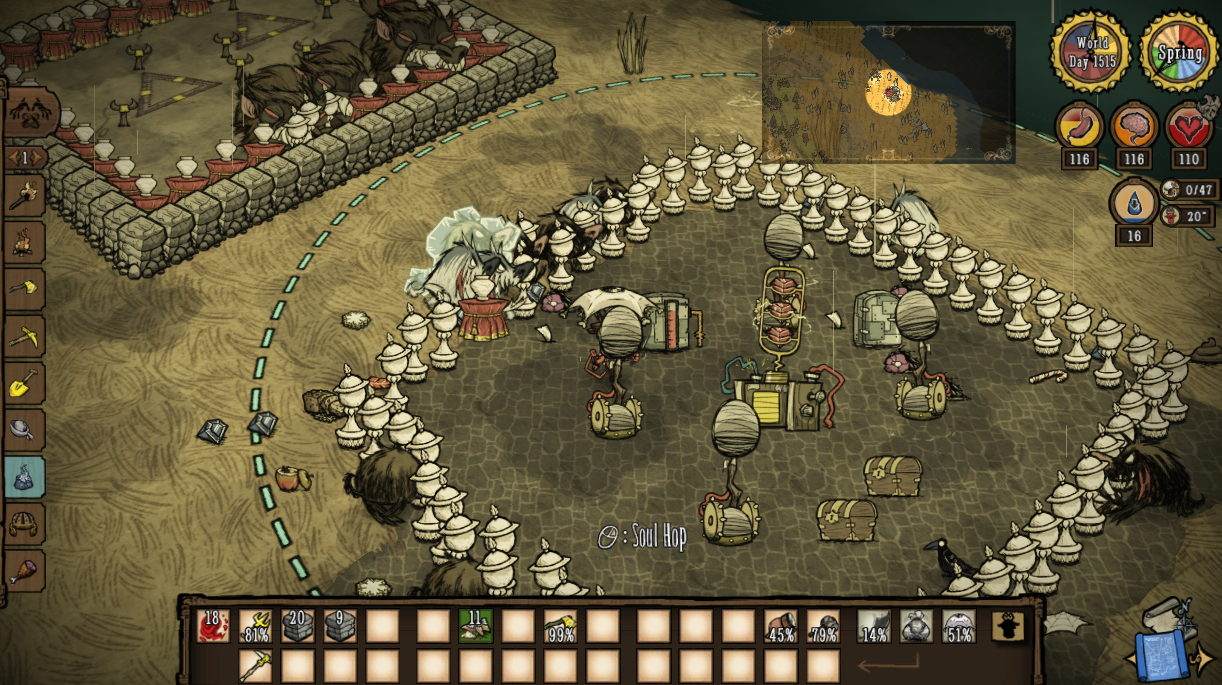Screen dimensions: 1222x685
Task: Open the crafting menu button
Action: (30, 112)
